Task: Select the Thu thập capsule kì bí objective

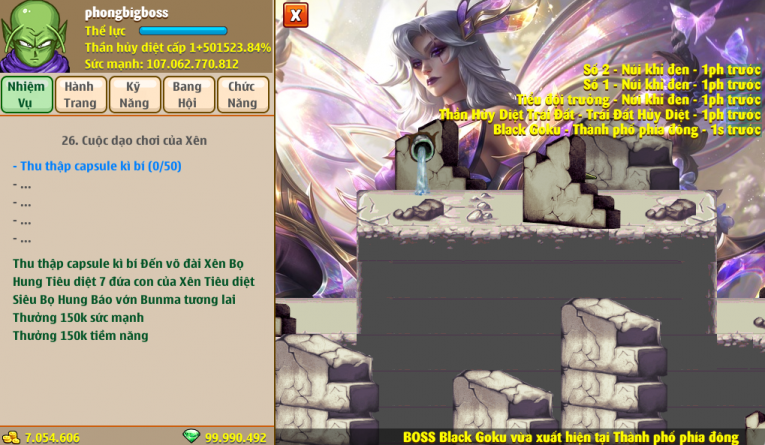Action: coord(97,166)
